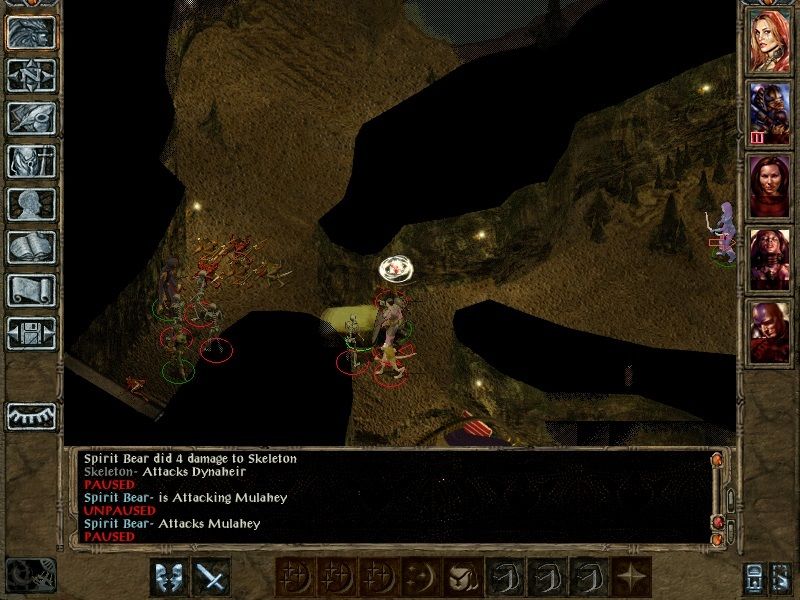Open the journal with the quill button
Image resolution: width=800 pixels, height=600 pixels.
point(31,118)
